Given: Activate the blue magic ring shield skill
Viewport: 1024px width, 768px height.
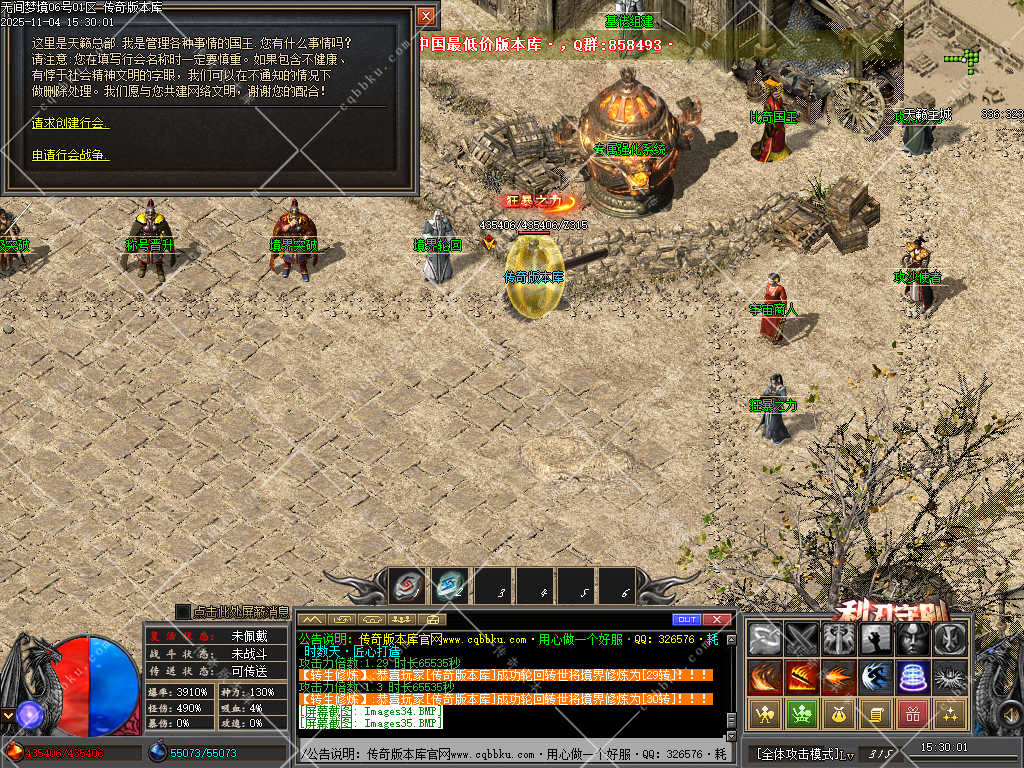Looking at the screenshot, I should 912,677.
